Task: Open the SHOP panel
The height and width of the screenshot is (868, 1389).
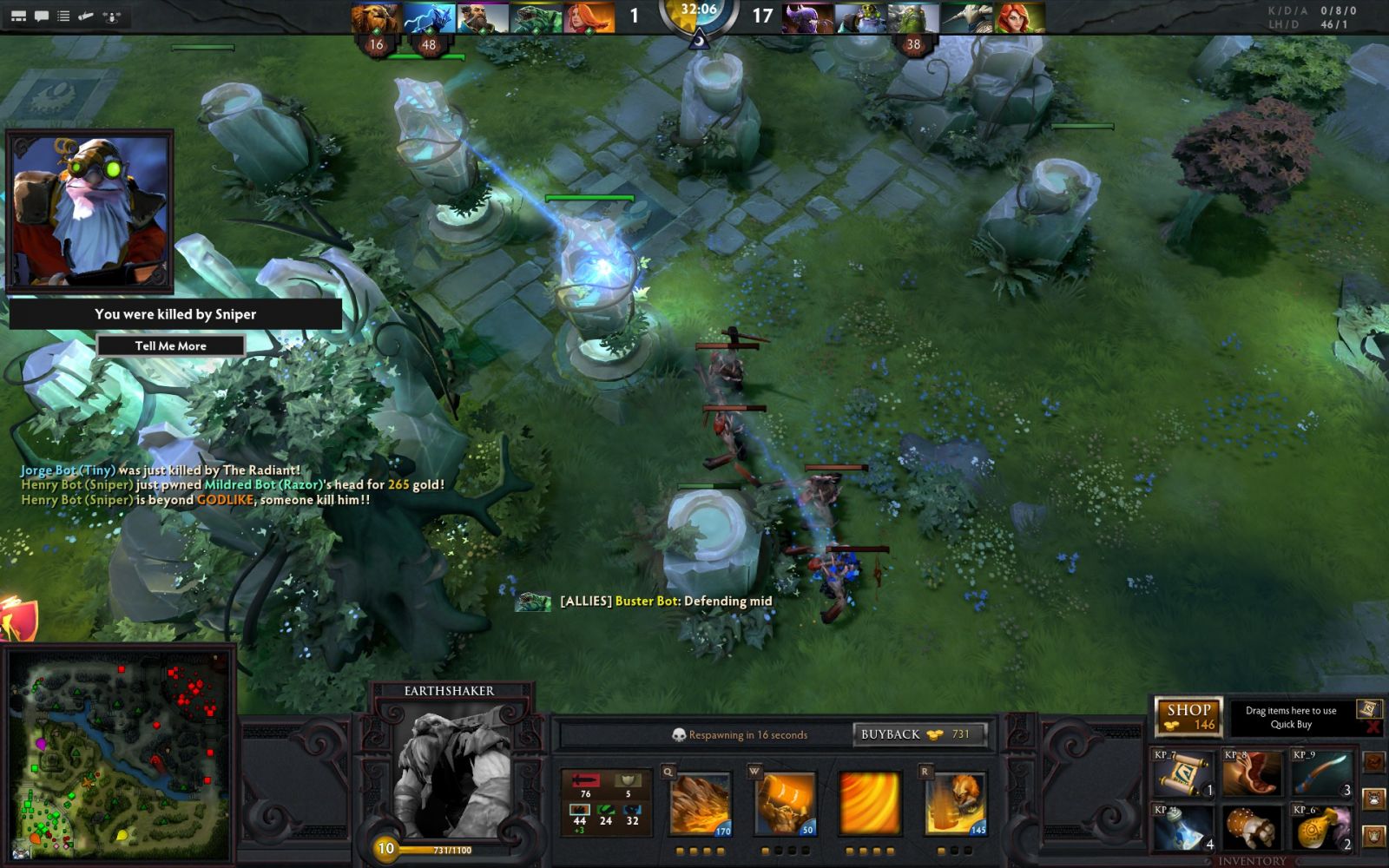Action: (1188, 716)
